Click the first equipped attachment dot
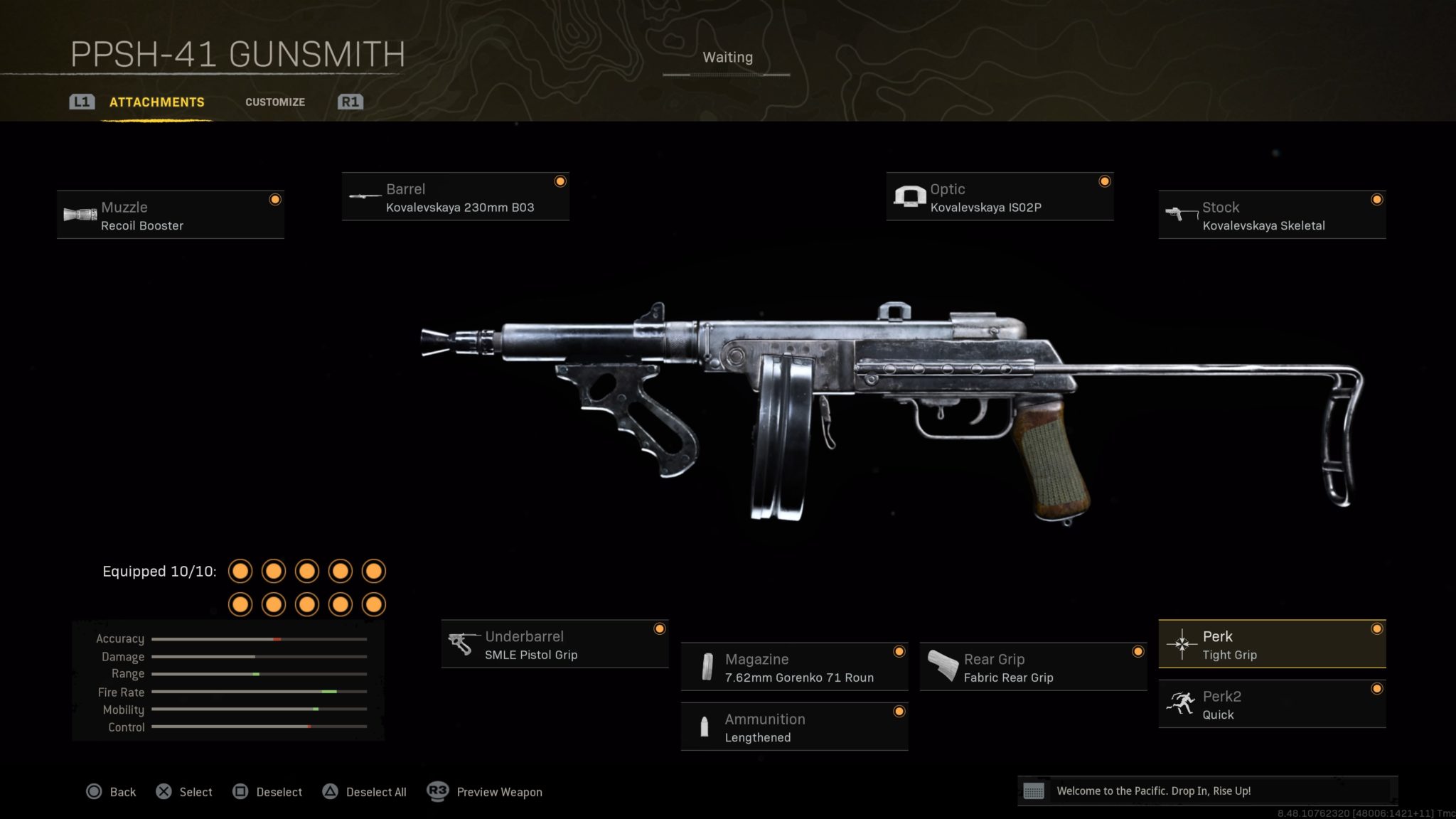 tap(240, 571)
